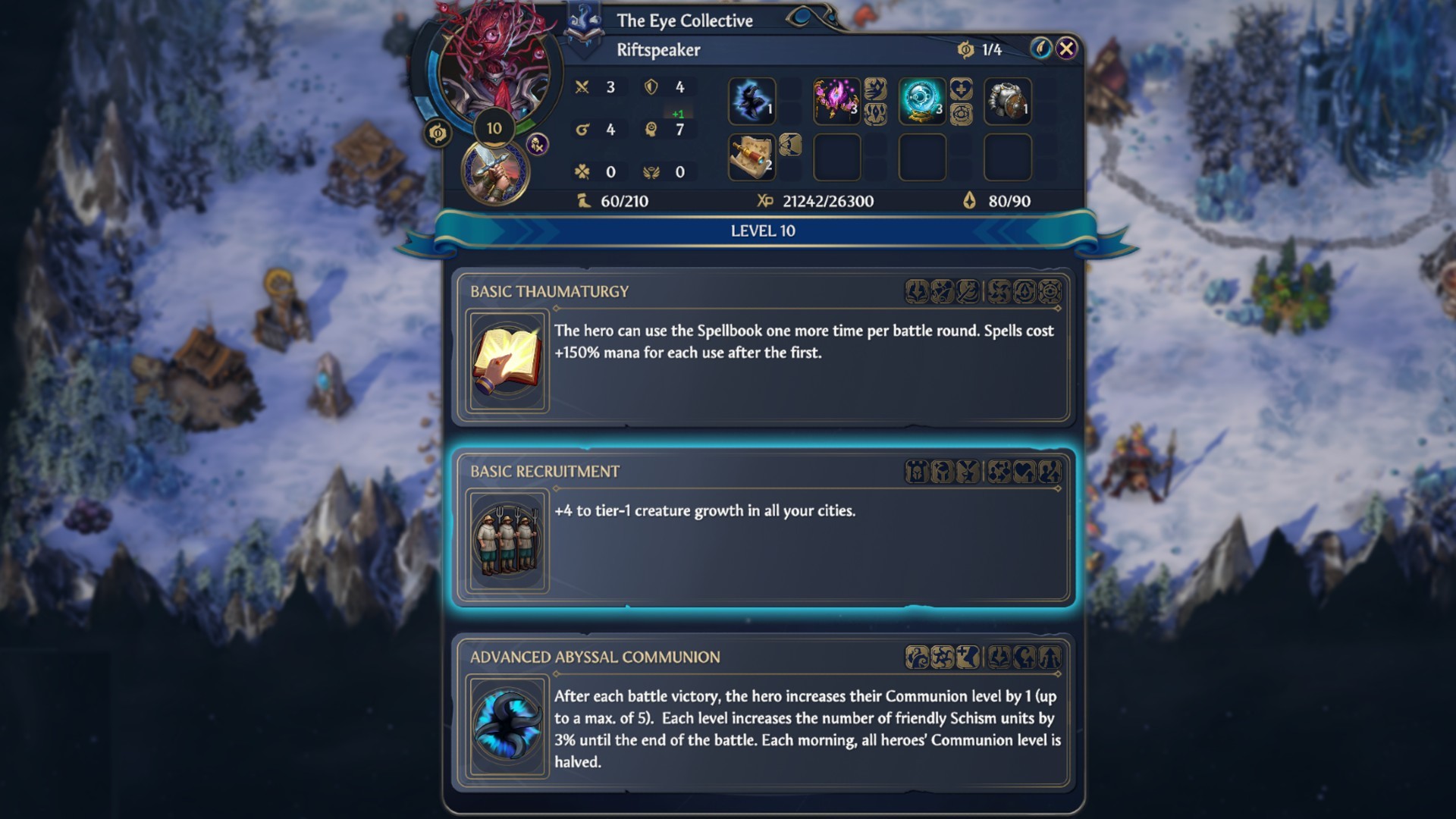Select the black wing artifact in the first slot
Image resolution: width=1456 pixels, height=819 pixels.
(x=752, y=99)
